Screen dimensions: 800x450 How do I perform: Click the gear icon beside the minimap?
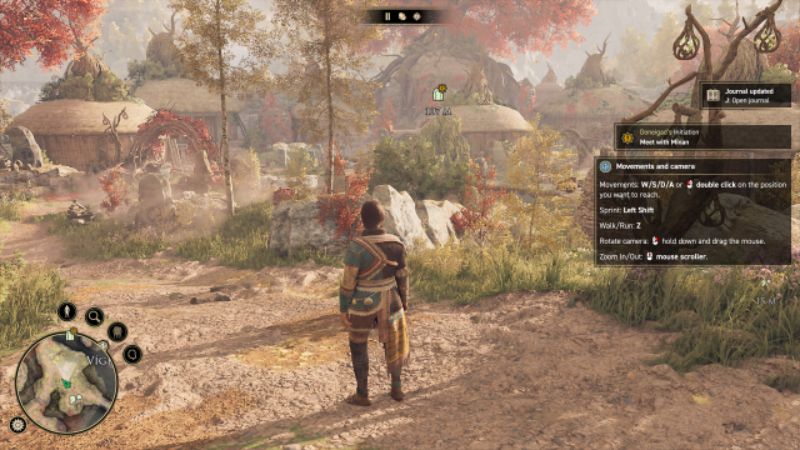(17, 424)
